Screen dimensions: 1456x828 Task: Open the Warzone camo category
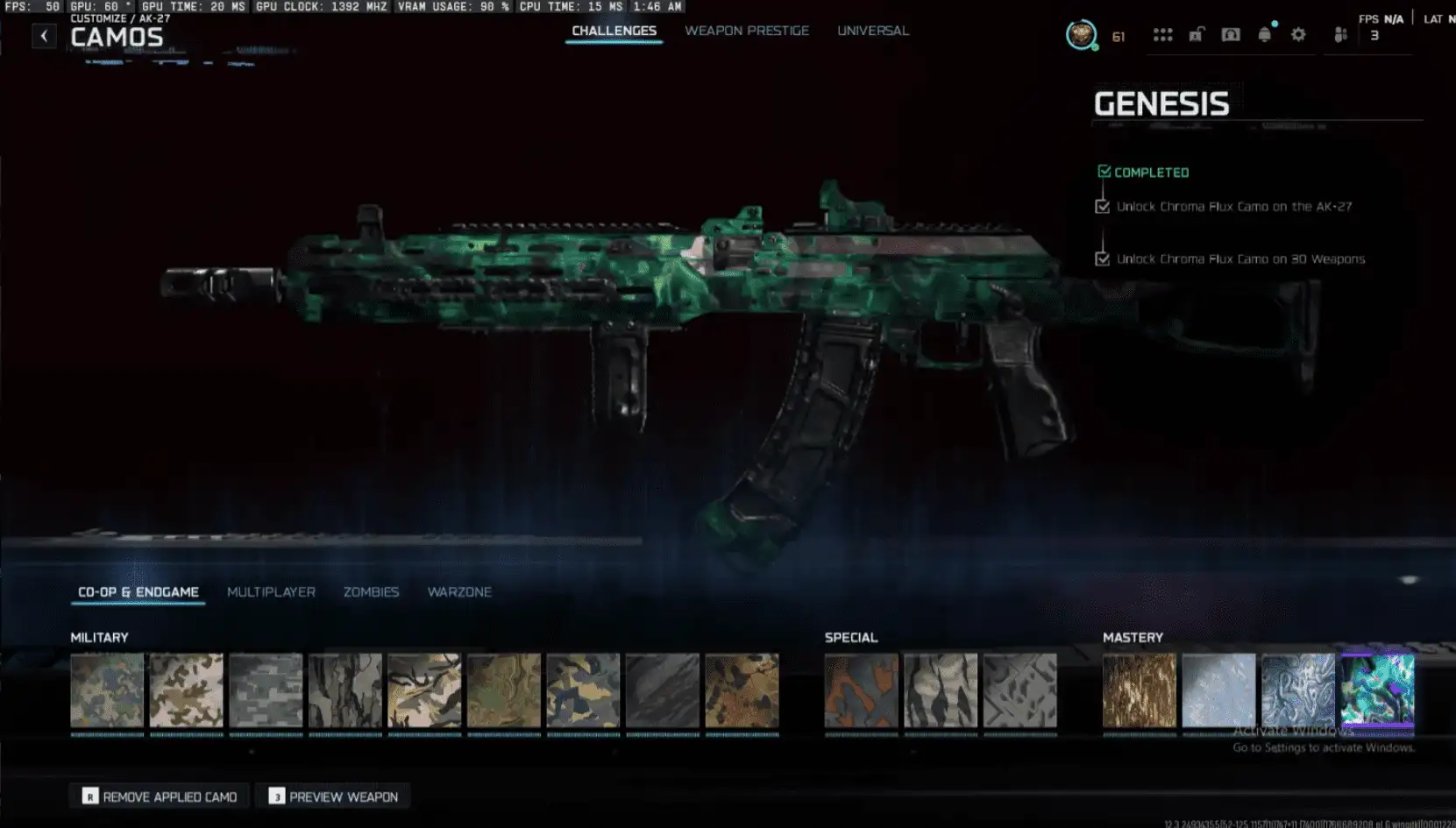click(459, 592)
